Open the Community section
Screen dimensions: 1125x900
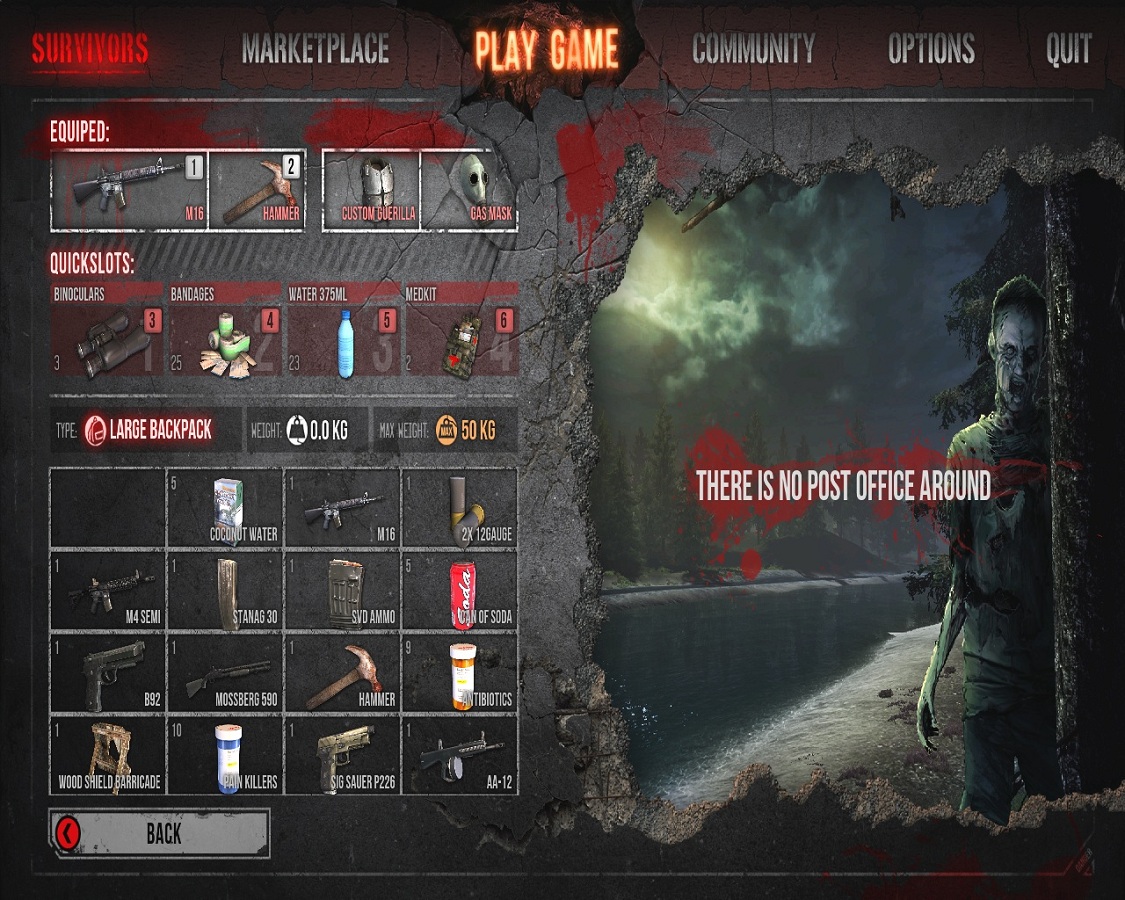coord(753,49)
